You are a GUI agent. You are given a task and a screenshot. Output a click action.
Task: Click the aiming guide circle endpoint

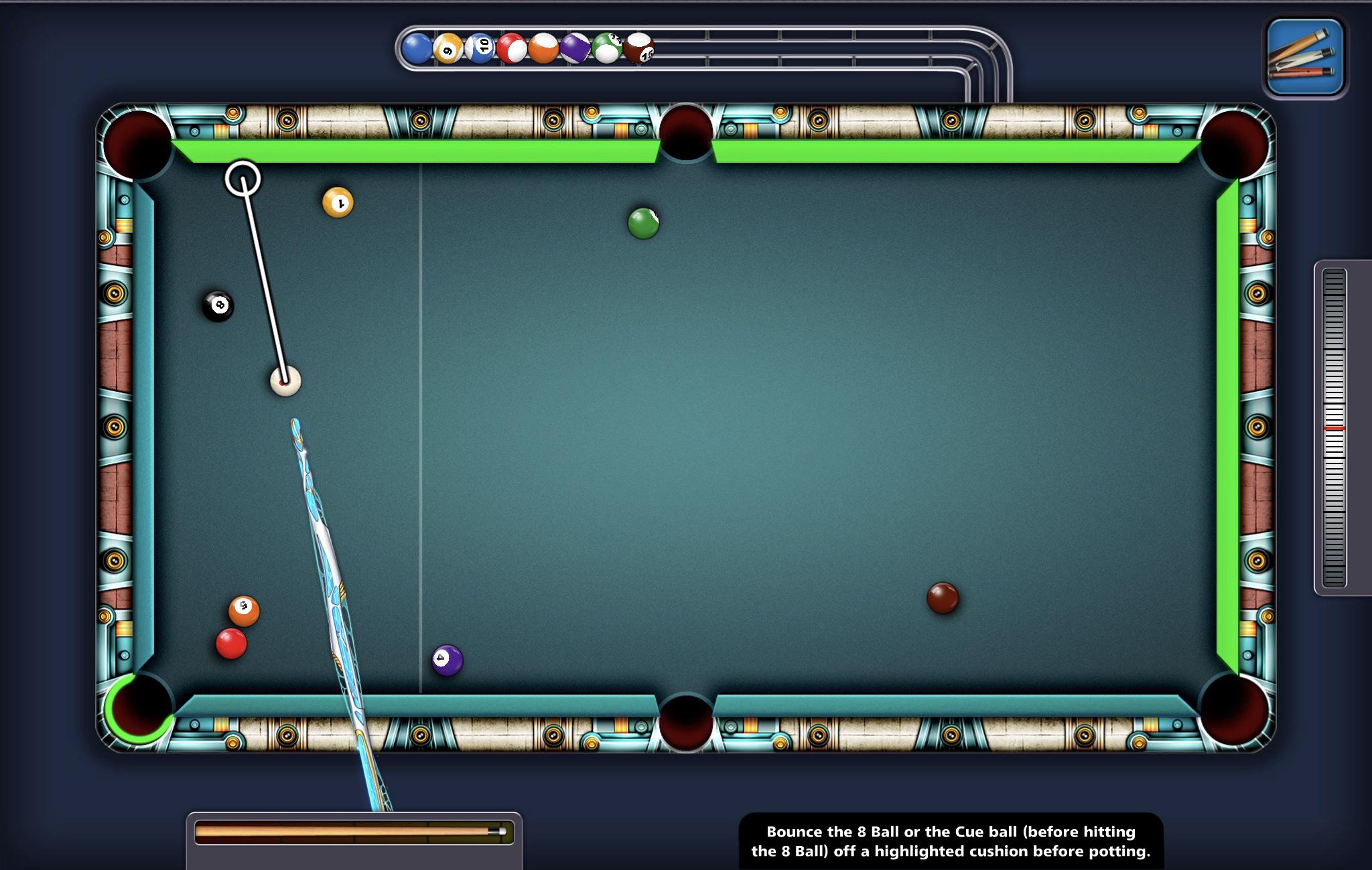point(243,177)
